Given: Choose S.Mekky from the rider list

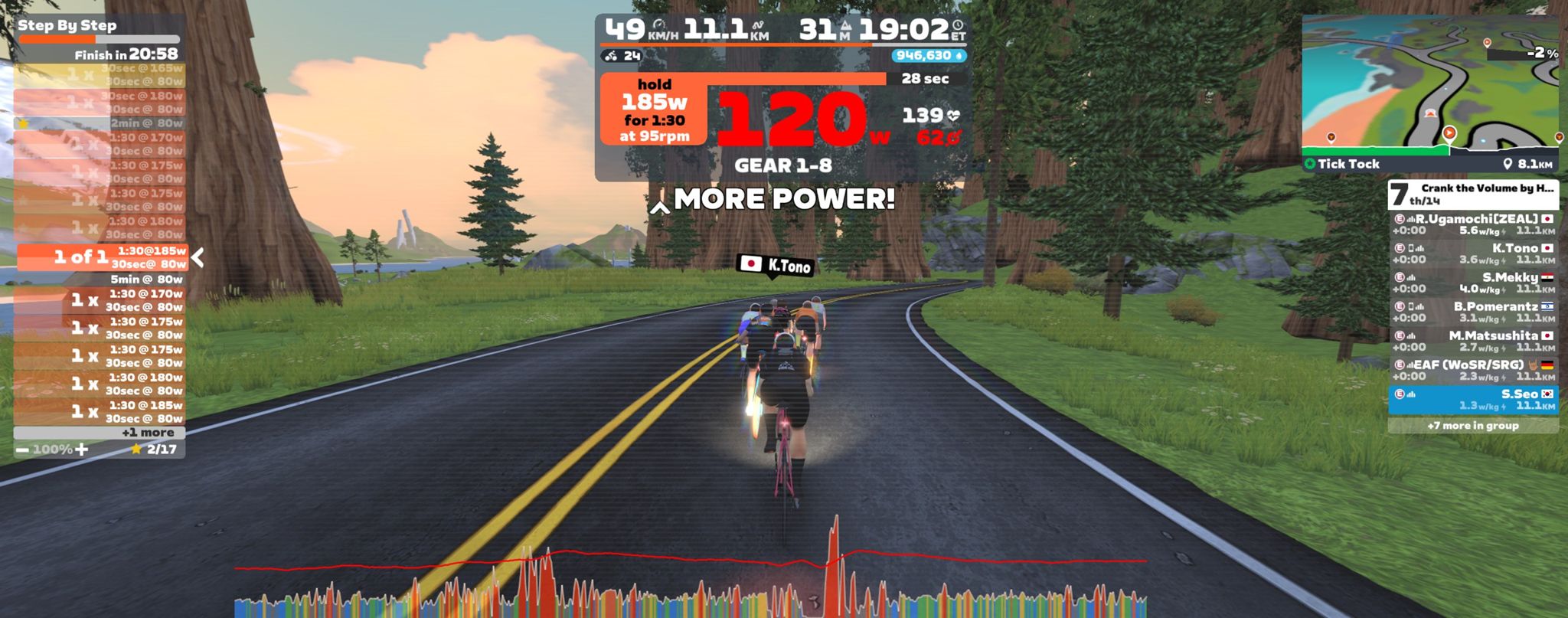Looking at the screenshot, I should [1472, 283].
